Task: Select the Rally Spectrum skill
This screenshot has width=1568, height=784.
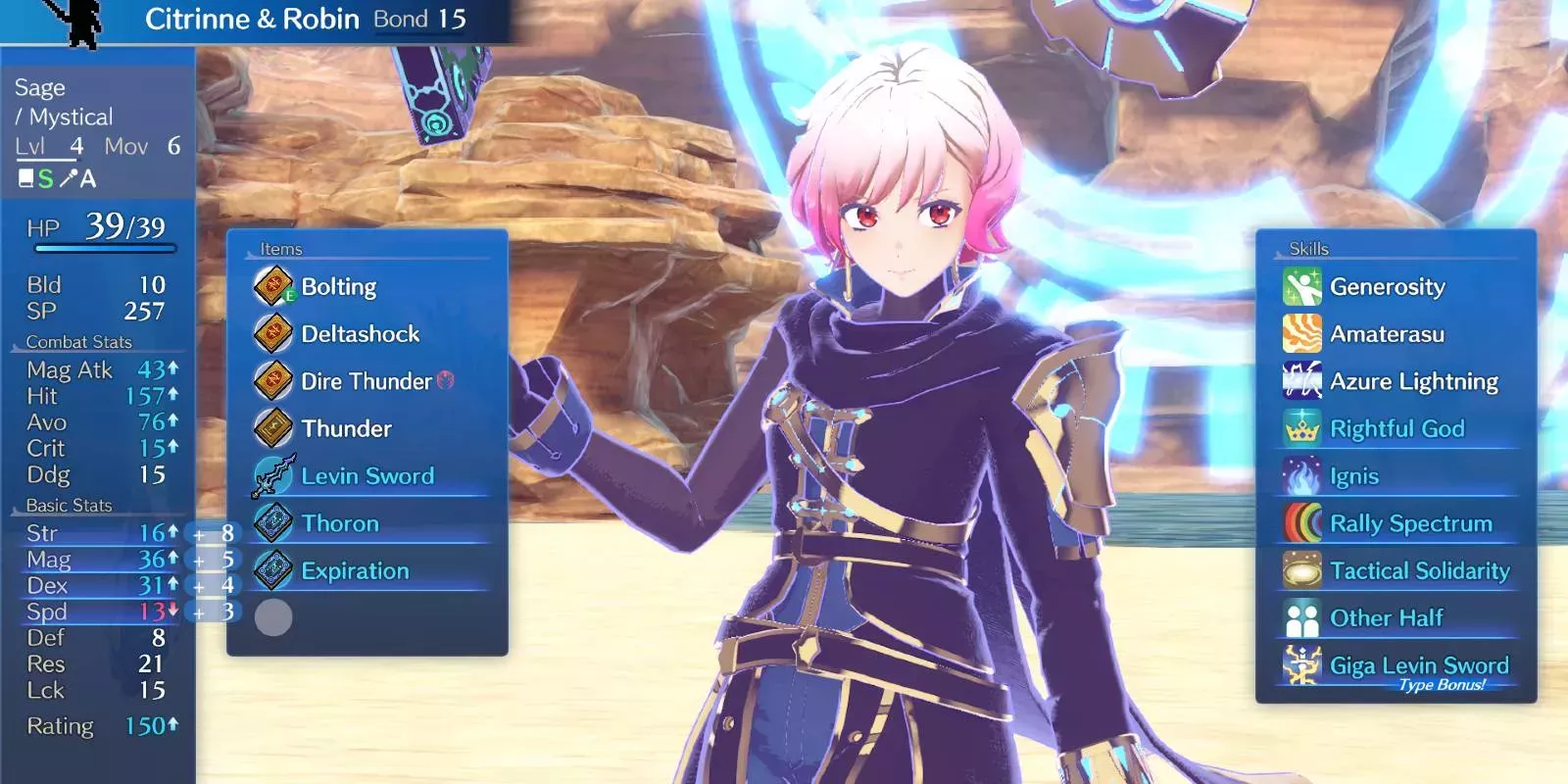Action: click(x=1410, y=523)
